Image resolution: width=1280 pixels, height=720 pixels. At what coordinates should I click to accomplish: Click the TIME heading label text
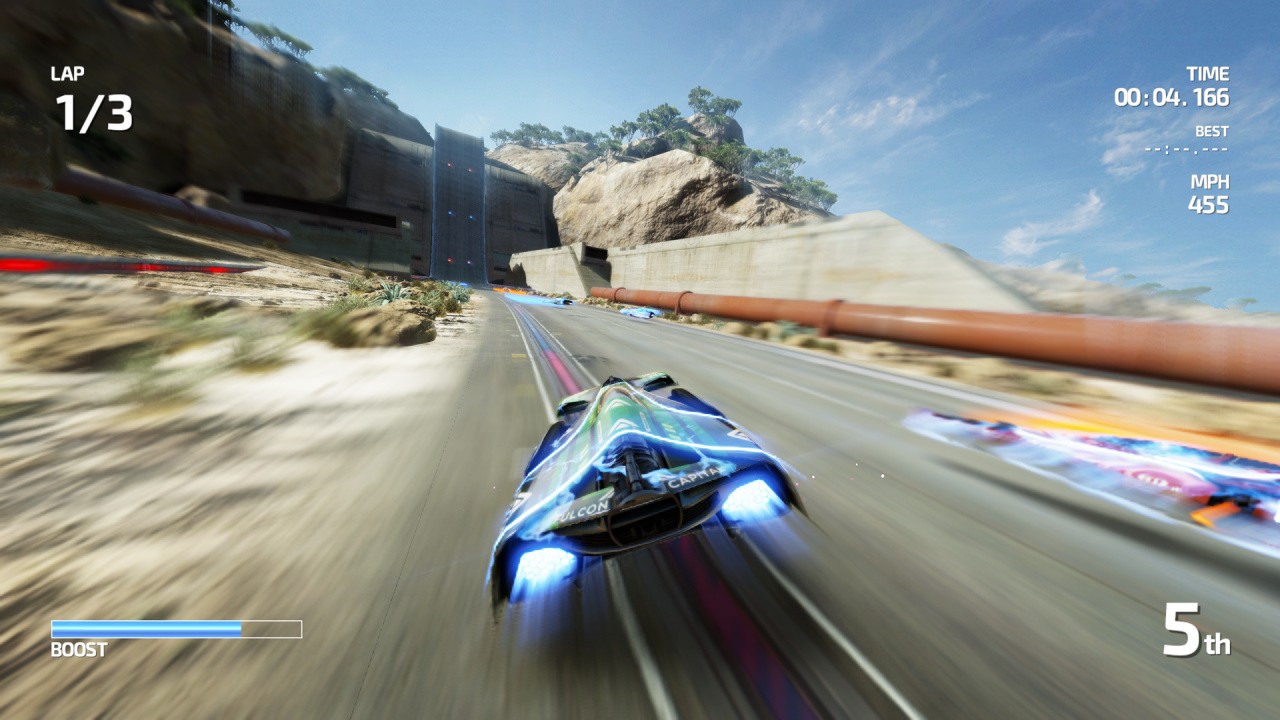click(x=1208, y=73)
